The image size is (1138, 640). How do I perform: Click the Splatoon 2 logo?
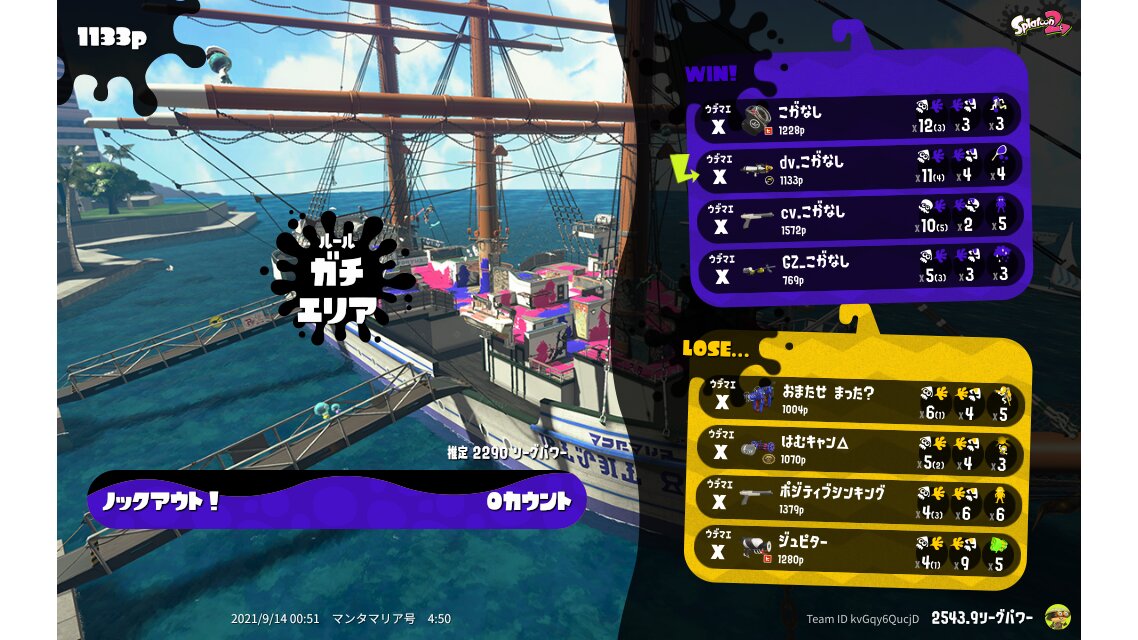1041,22
